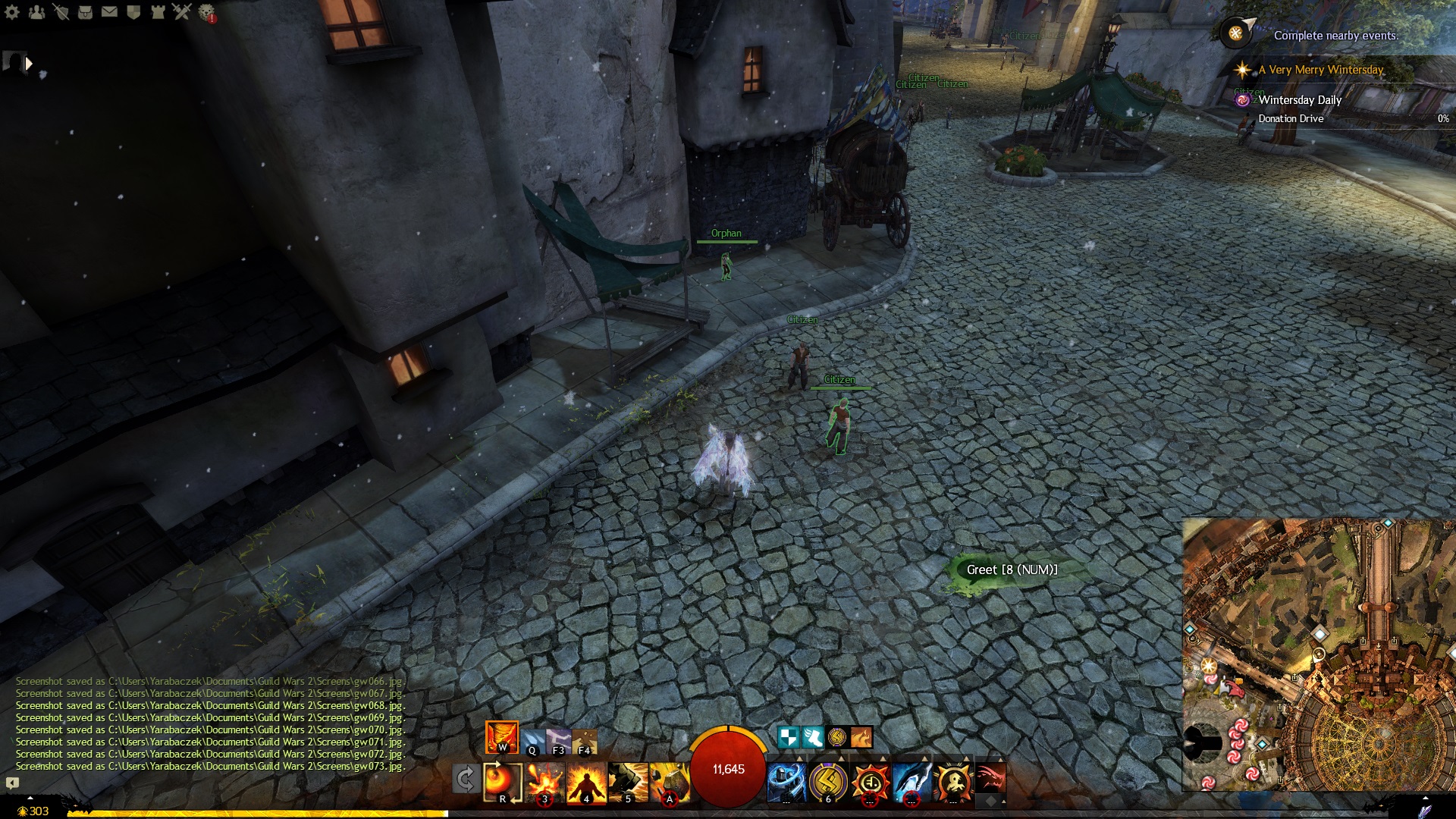Open the game menu gear icon
This screenshot has height=819, width=1456.
click(12, 11)
